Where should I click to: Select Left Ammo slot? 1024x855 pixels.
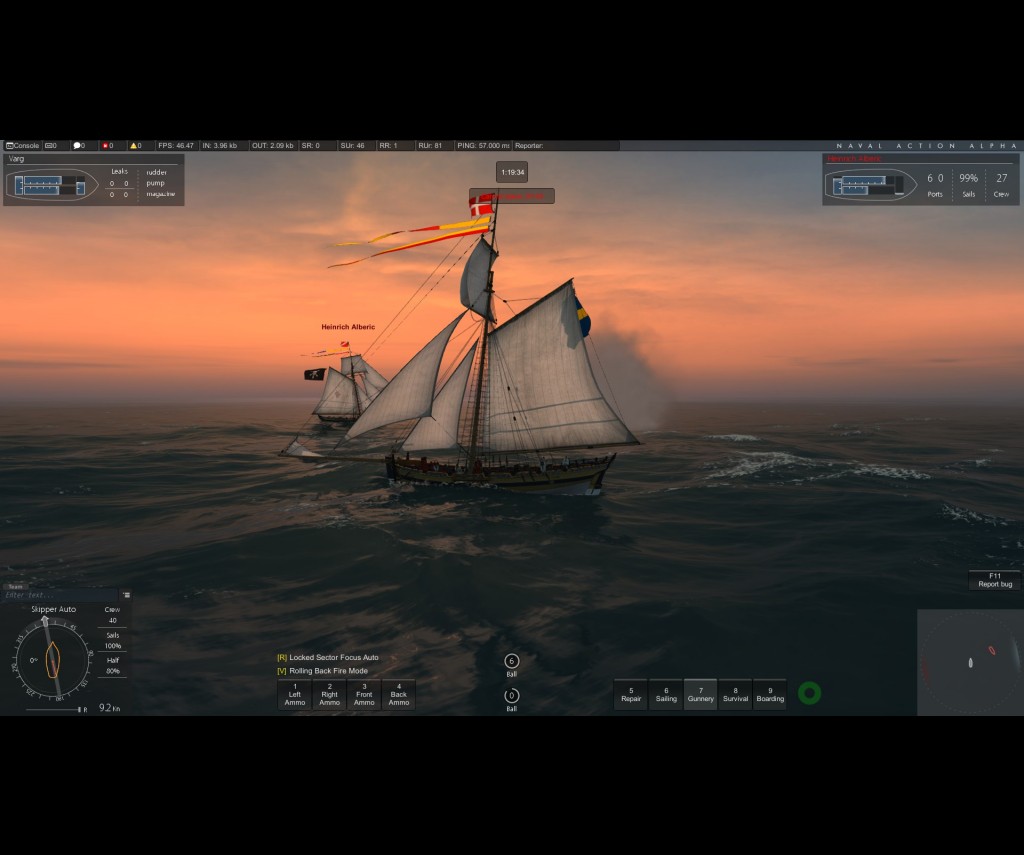click(295, 695)
